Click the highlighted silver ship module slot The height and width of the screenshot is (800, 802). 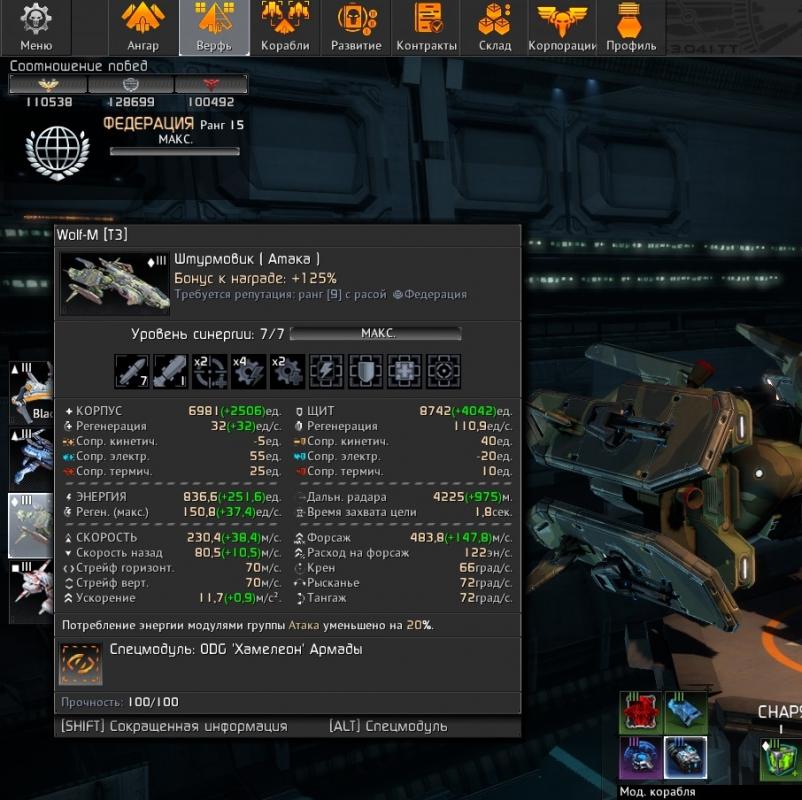[x=686, y=757]
